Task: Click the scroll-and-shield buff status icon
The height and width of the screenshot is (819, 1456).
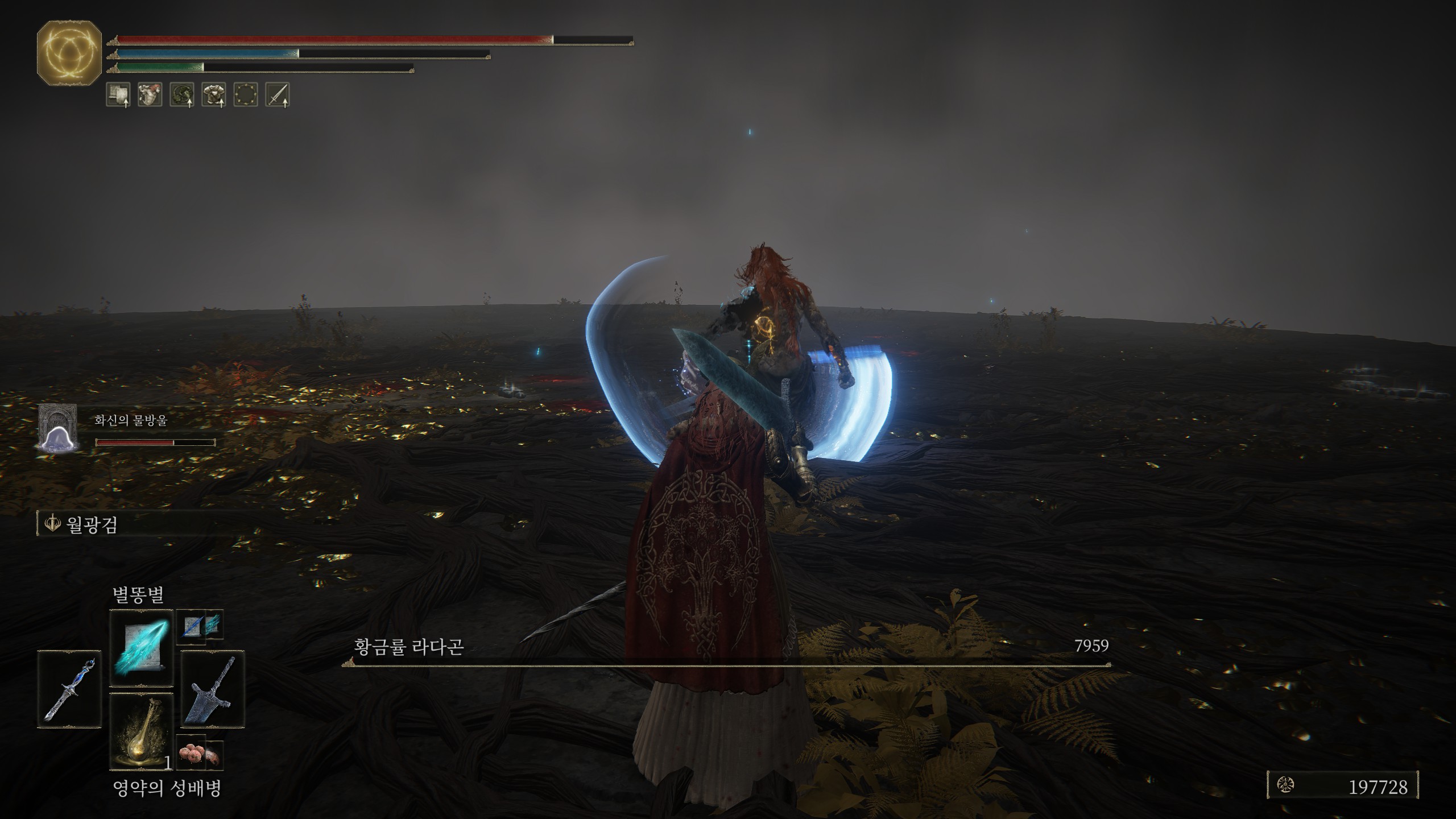Action: coord(118,94)
